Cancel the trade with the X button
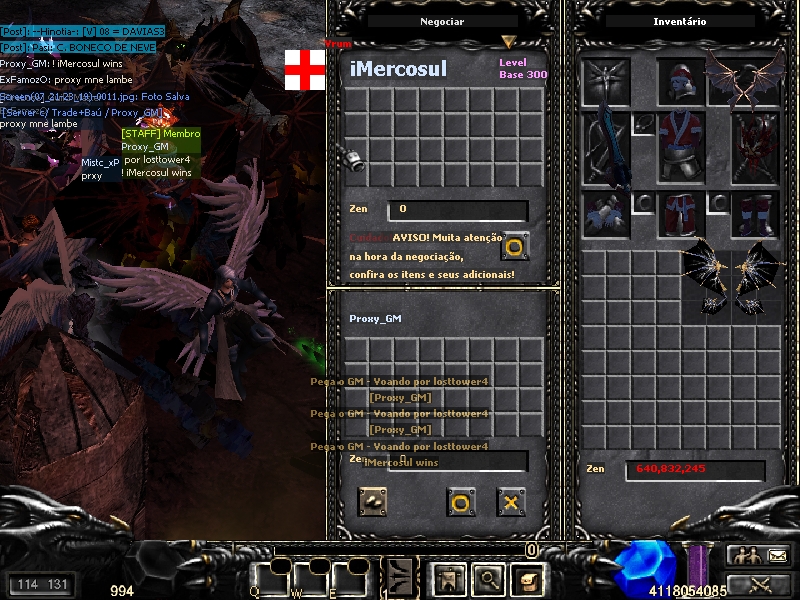This screenshot has width=800, height=600. [x=511, y=502]
